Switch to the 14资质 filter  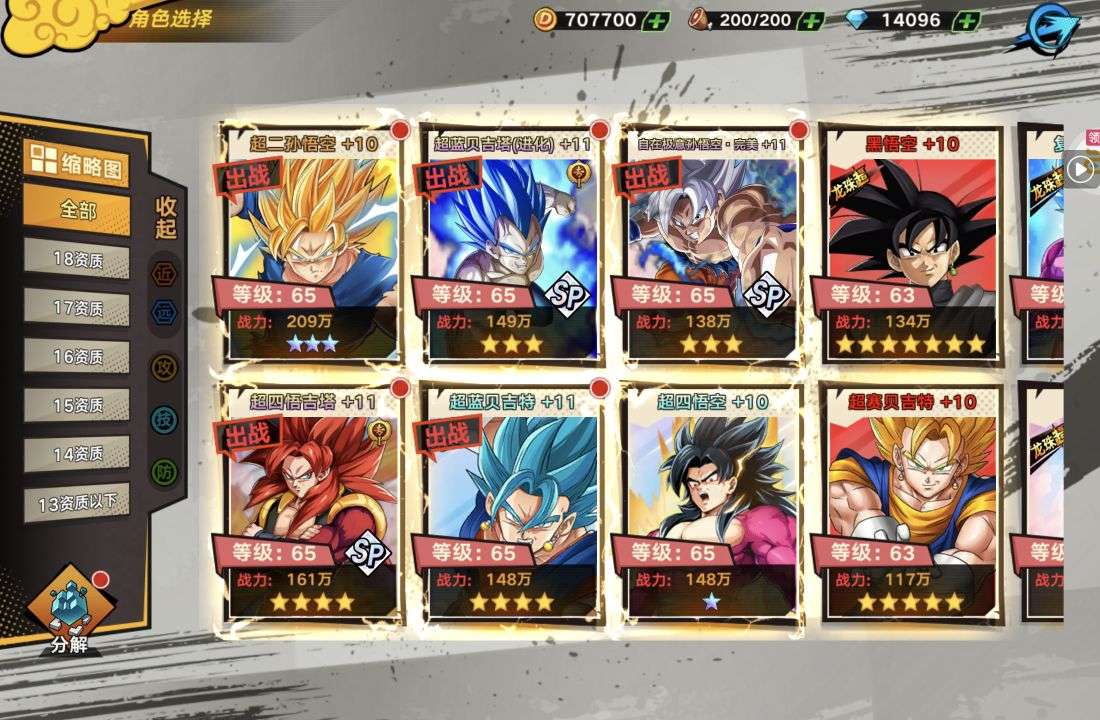tap(77, 453)
